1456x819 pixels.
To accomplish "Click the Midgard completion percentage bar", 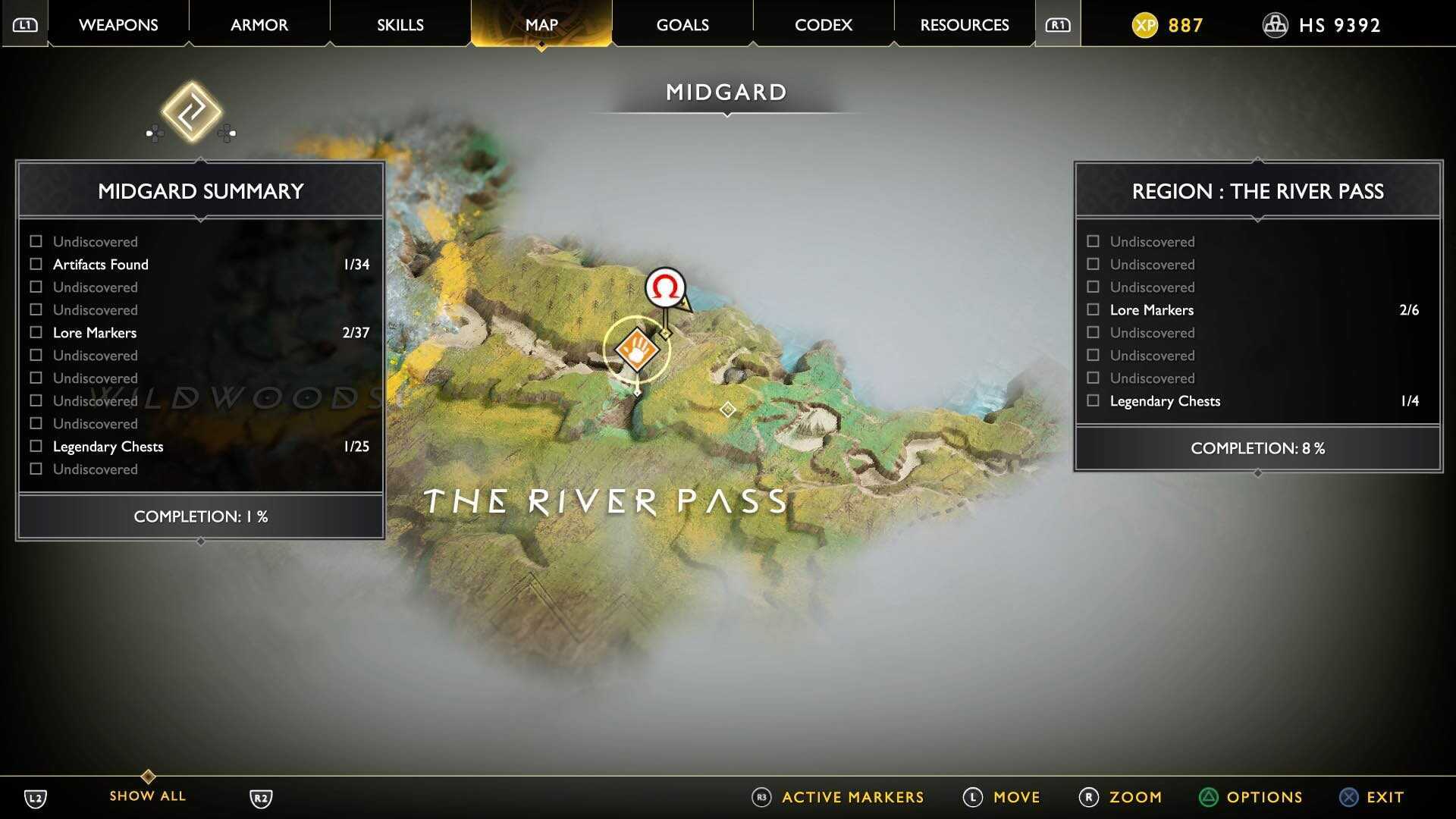I will (199, 516).
